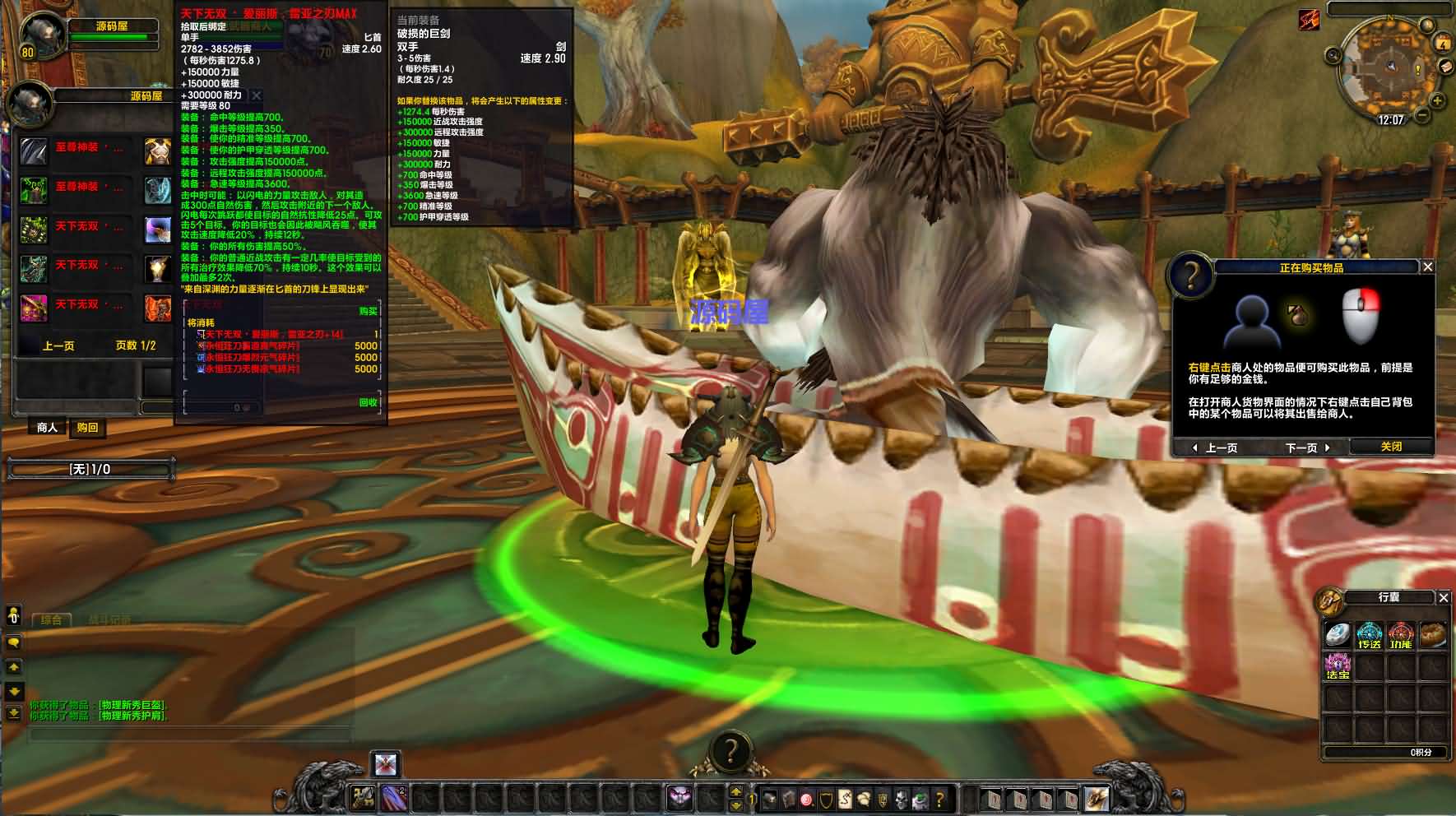Select the player portrait at top left
The height and width of the screenshot is (816, 1456).
click(39, 35)
